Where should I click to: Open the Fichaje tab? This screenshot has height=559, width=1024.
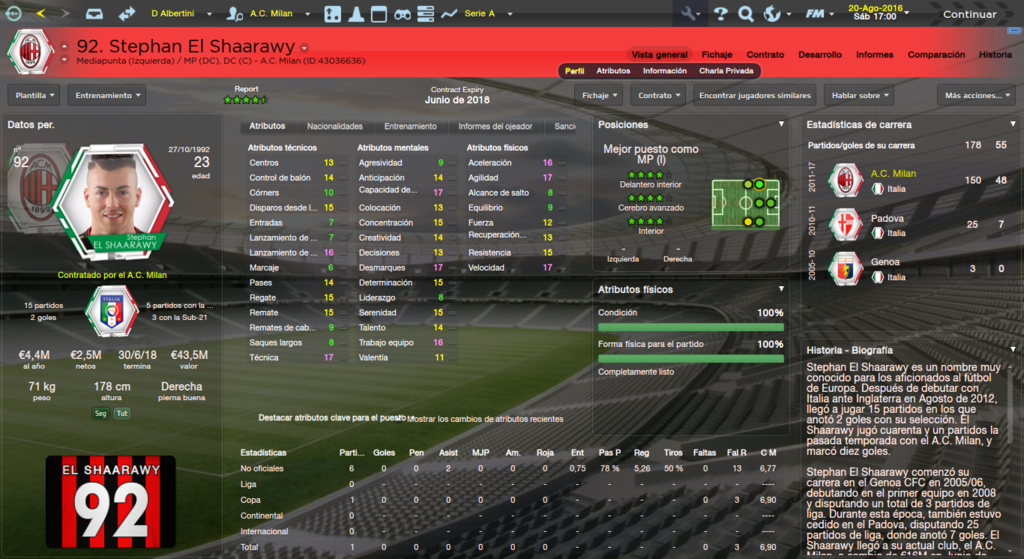tap(716, 54)
